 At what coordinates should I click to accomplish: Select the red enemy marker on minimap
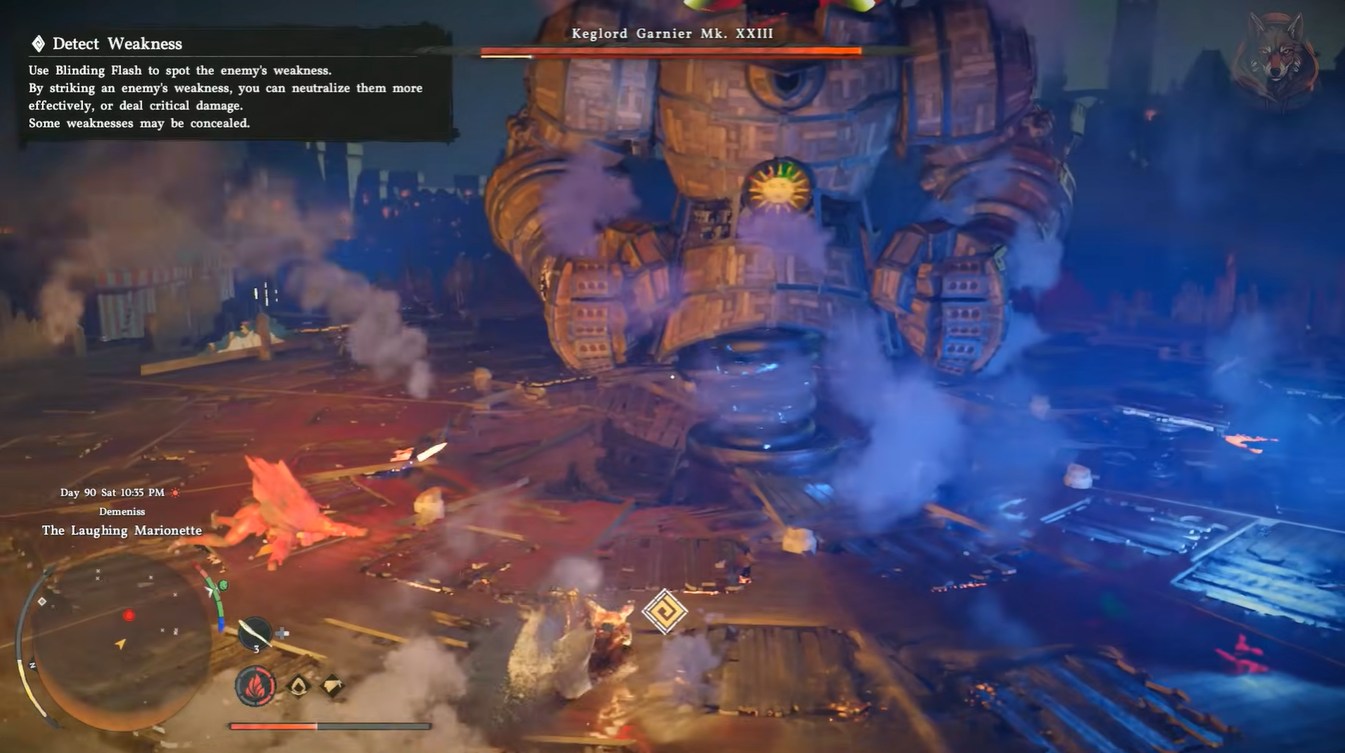pos(129,615)
